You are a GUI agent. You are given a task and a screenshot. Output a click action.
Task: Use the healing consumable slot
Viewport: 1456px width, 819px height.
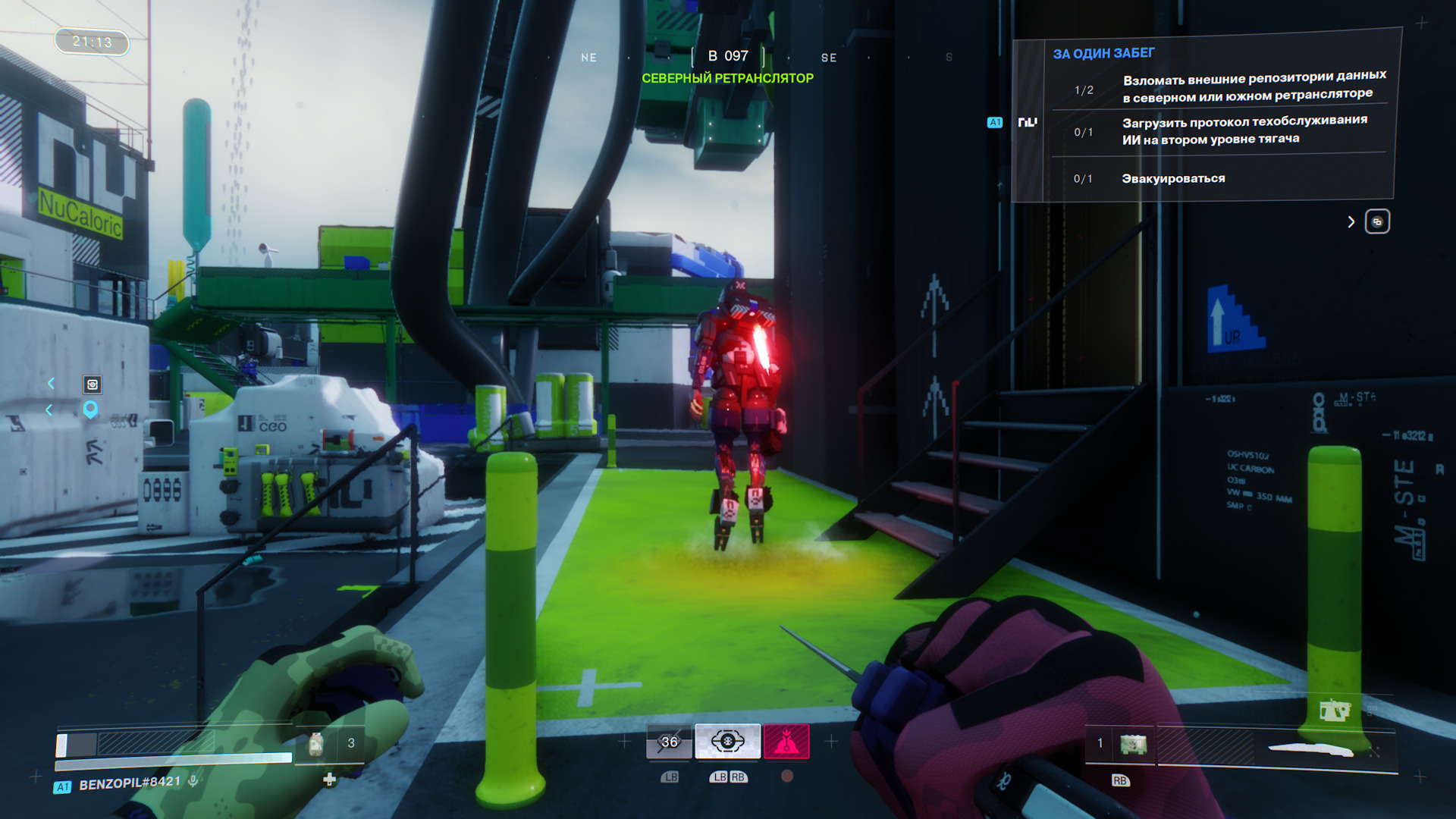tap(317, 744)
